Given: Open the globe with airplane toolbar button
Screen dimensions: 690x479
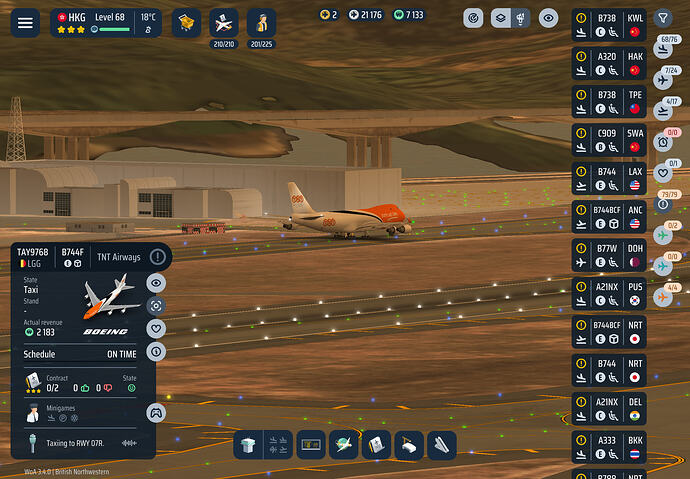Looking at the screenshot, I should tap(343, 445).
